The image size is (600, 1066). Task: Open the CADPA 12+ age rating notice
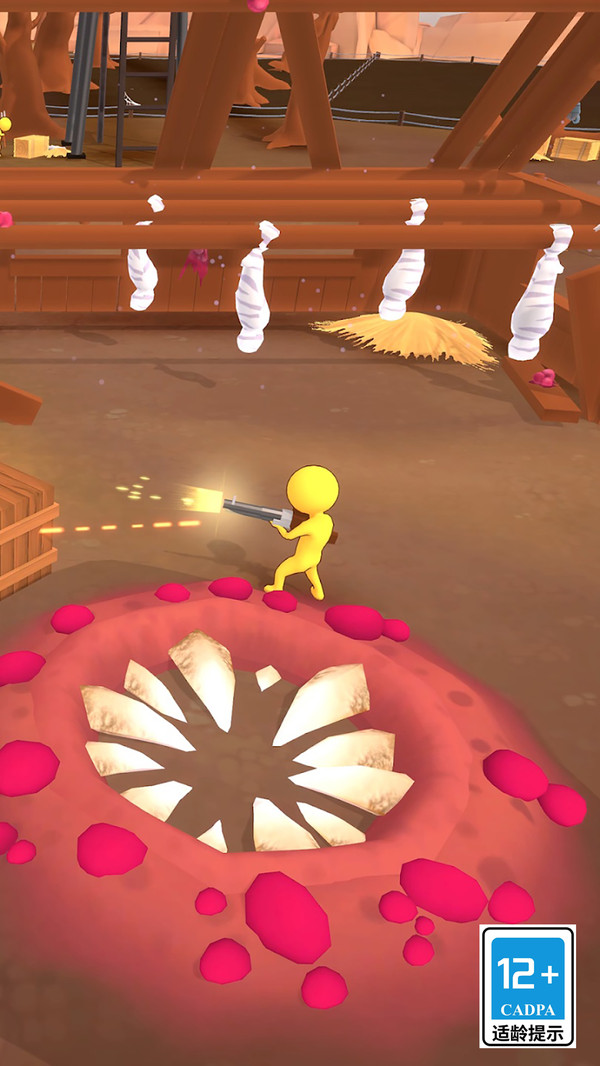(527, 985)
